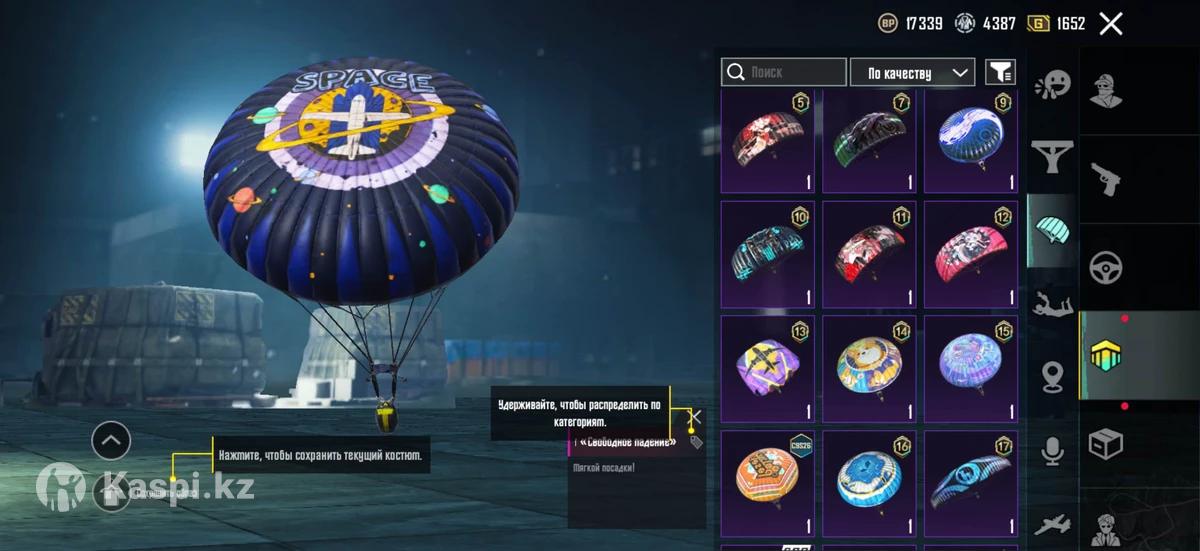Close the inventory with the X button

(x=1111, y=24)
